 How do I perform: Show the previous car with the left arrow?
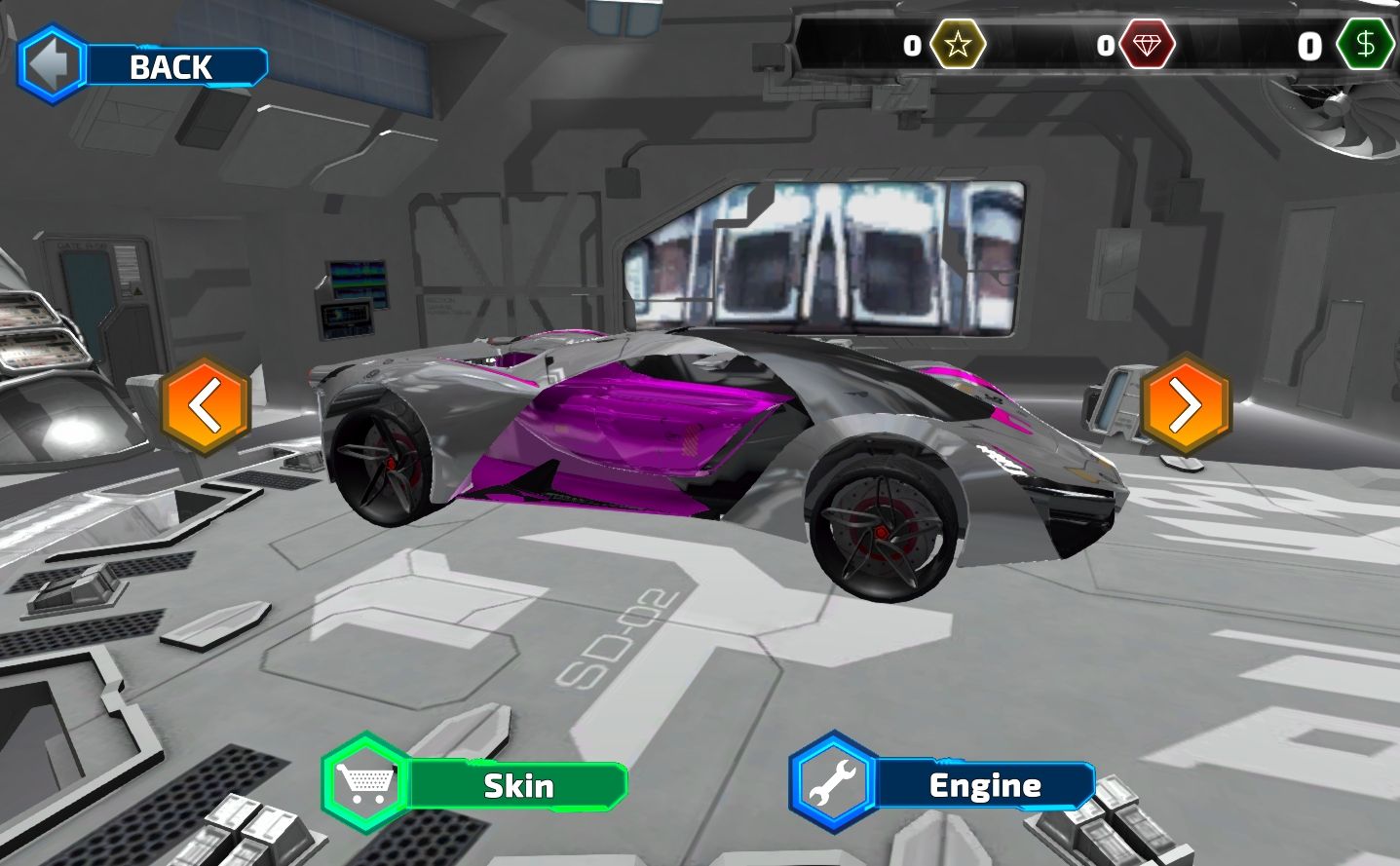pos(206,405)
